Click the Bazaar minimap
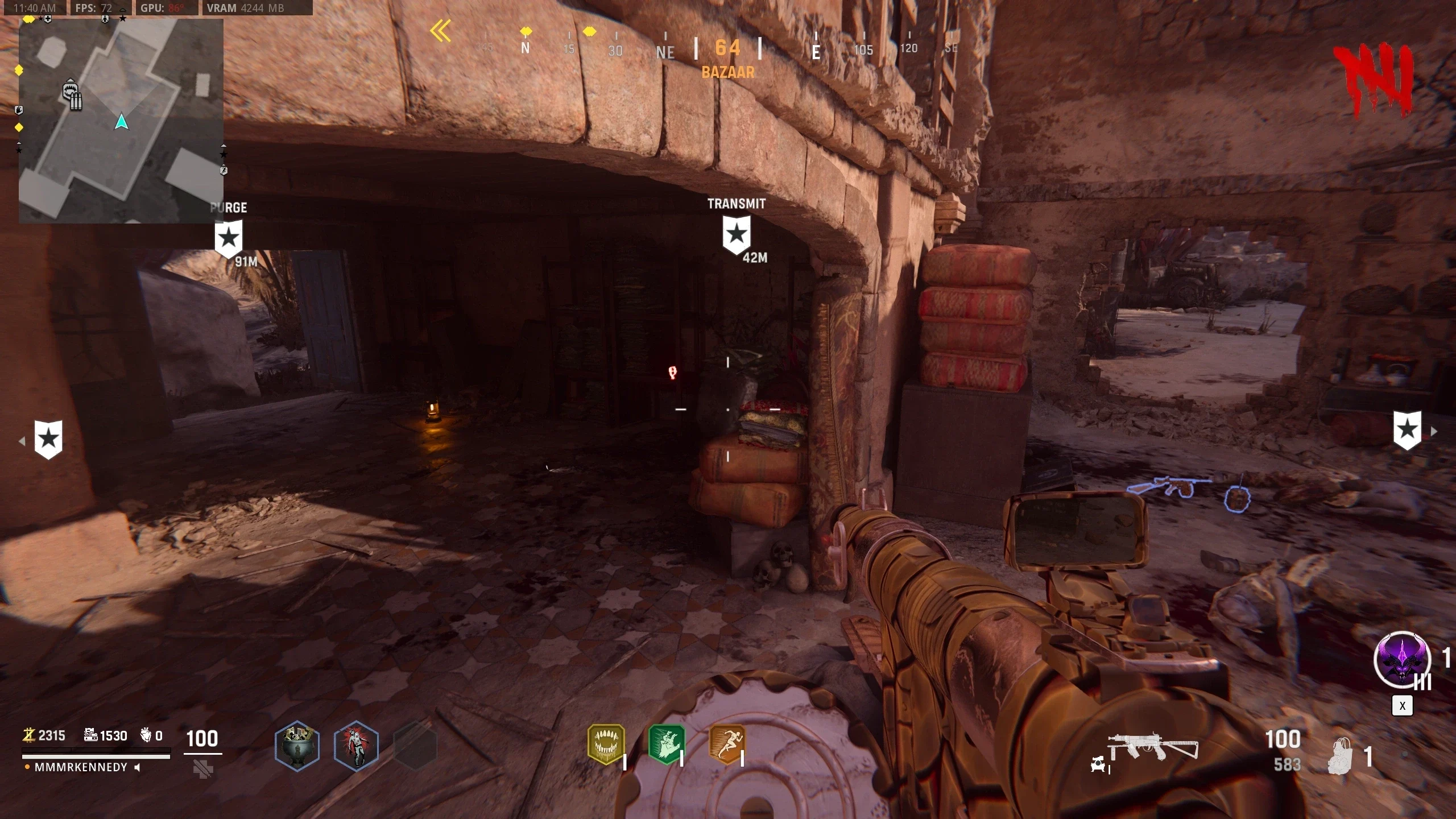The image size is (1456, 819). click(121, 121)
